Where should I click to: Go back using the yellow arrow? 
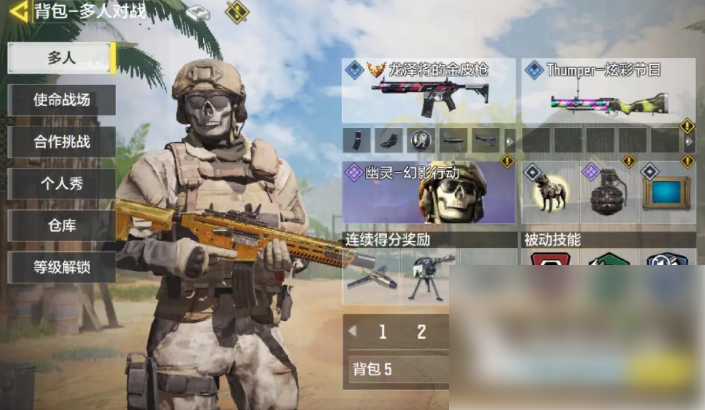click(18, 13)
